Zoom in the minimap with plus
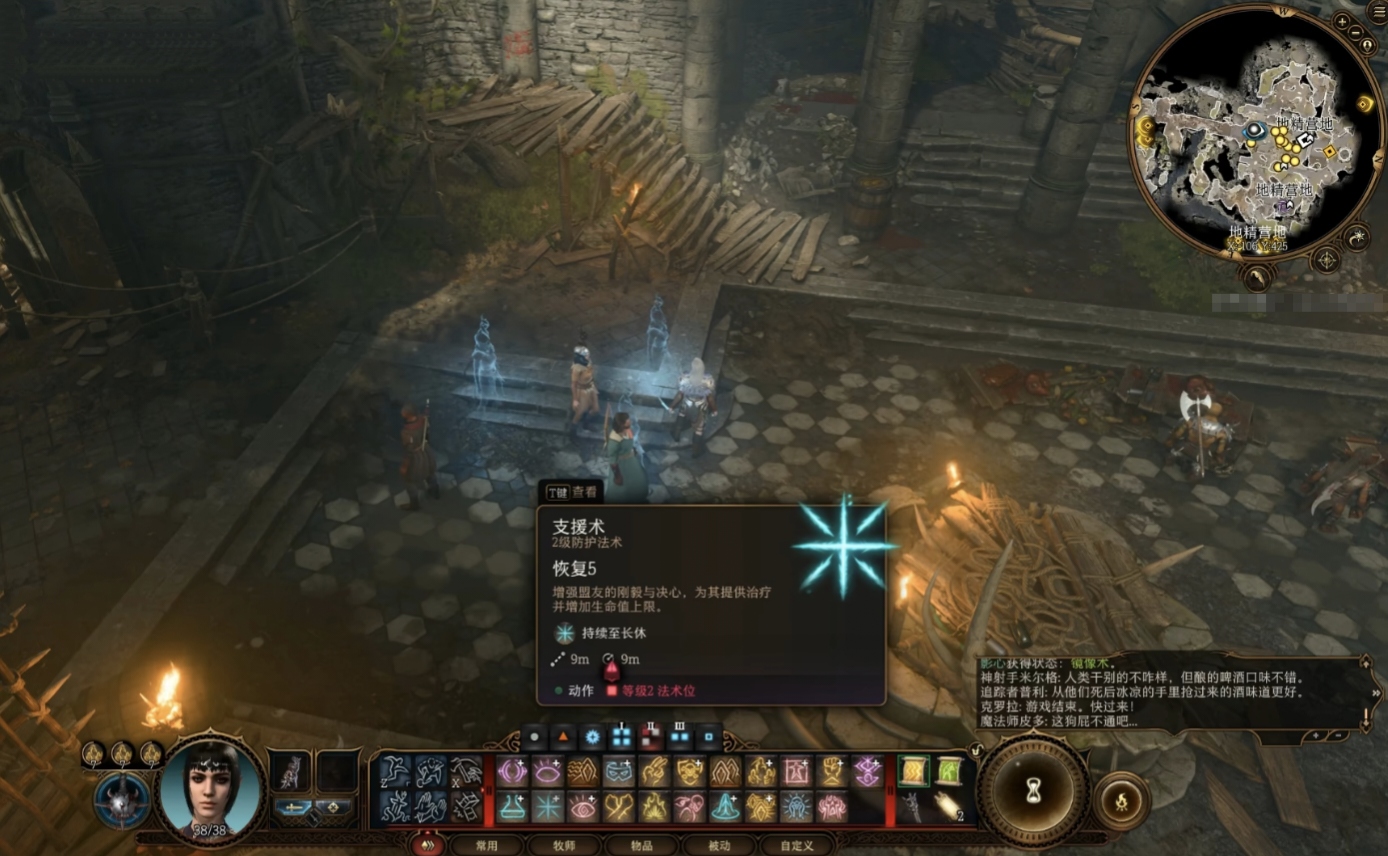This screenshot has width=1388, height=856. point(1342,21)
